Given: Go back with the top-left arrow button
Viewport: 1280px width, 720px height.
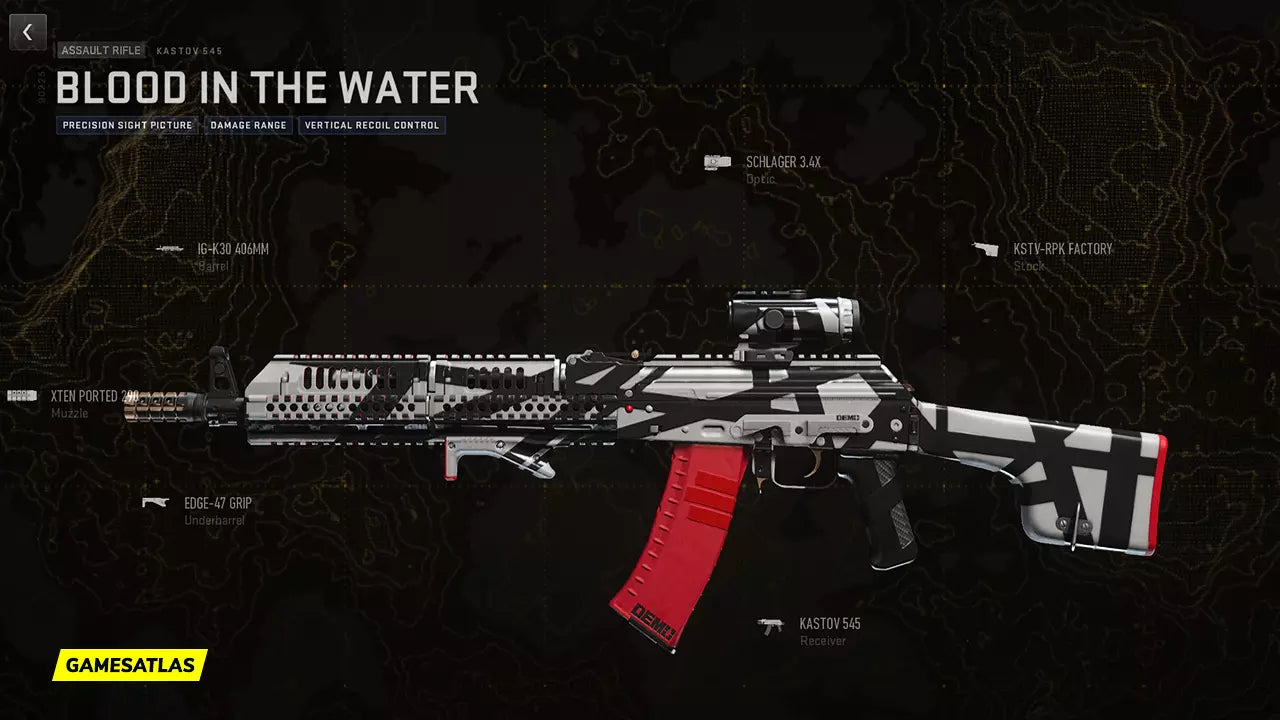Looking at the screenshot, I should 27,32.
